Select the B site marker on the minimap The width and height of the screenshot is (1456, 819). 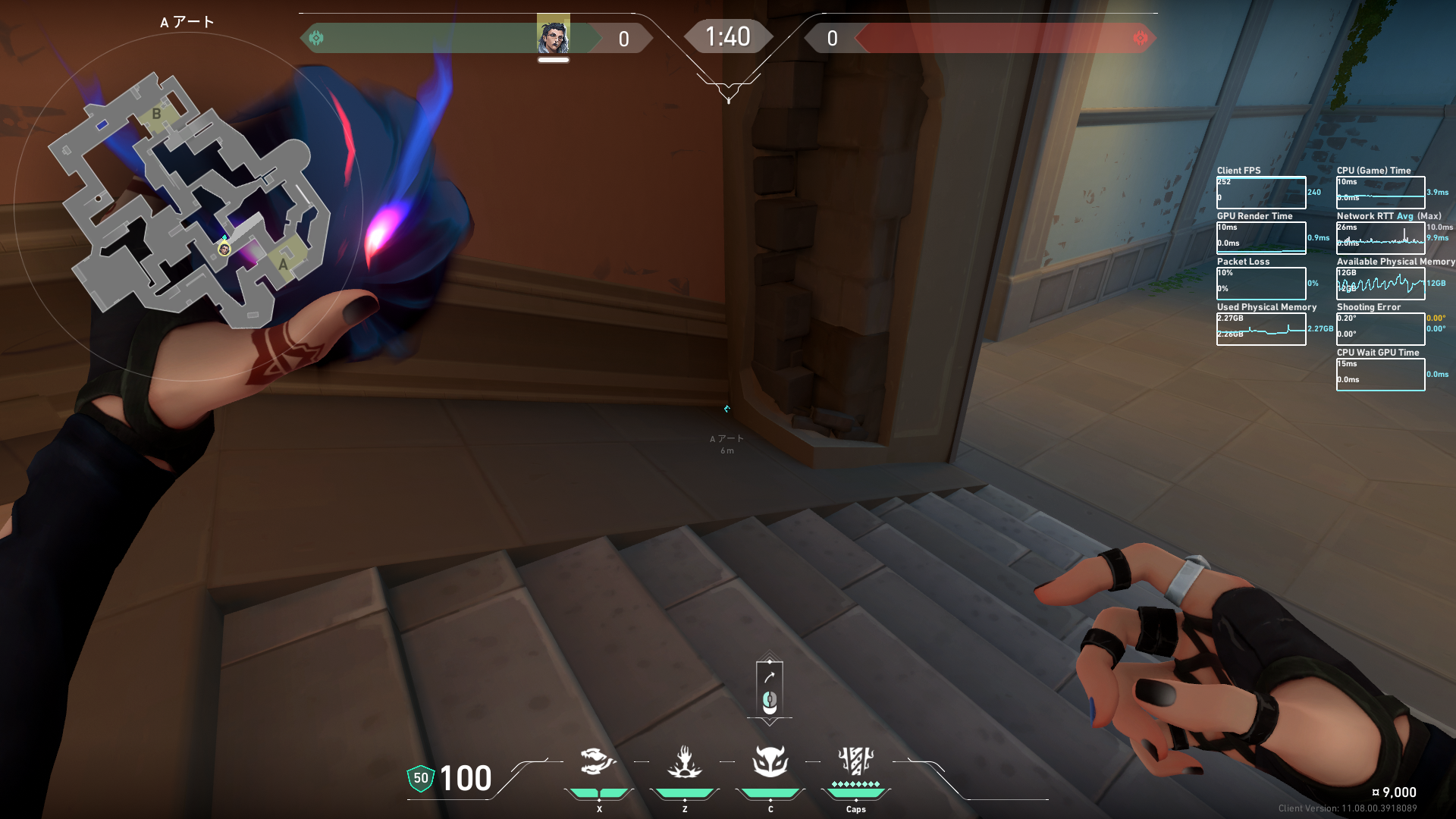coord(156,114)
